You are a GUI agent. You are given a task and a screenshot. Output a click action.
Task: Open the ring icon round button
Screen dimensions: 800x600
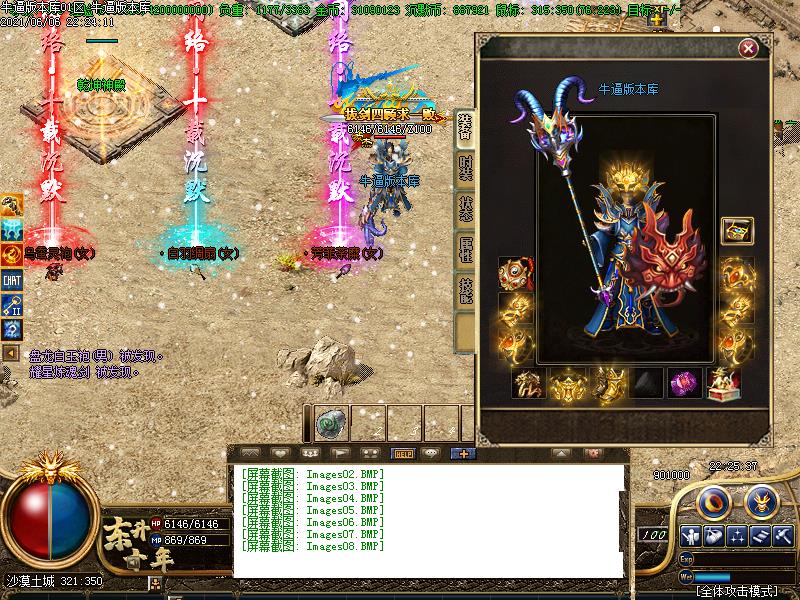pyautogui.click(x=712, y=500)
